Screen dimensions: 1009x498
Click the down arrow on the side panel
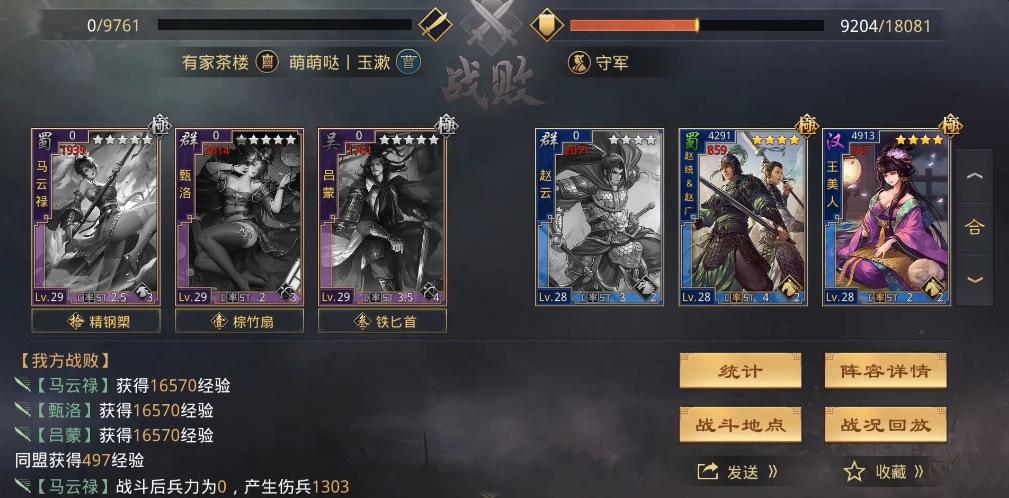[974, 279]
